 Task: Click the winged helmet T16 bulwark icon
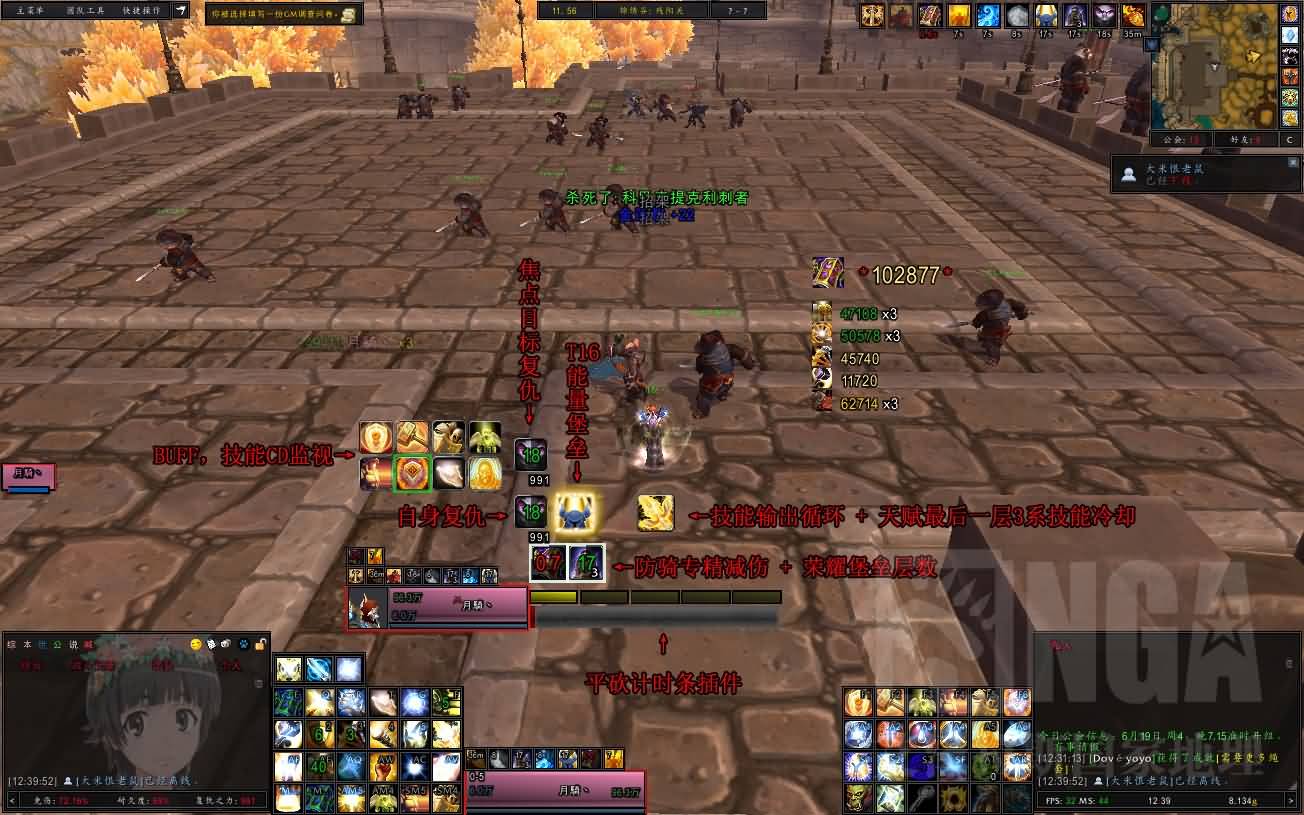click(574, 512)
